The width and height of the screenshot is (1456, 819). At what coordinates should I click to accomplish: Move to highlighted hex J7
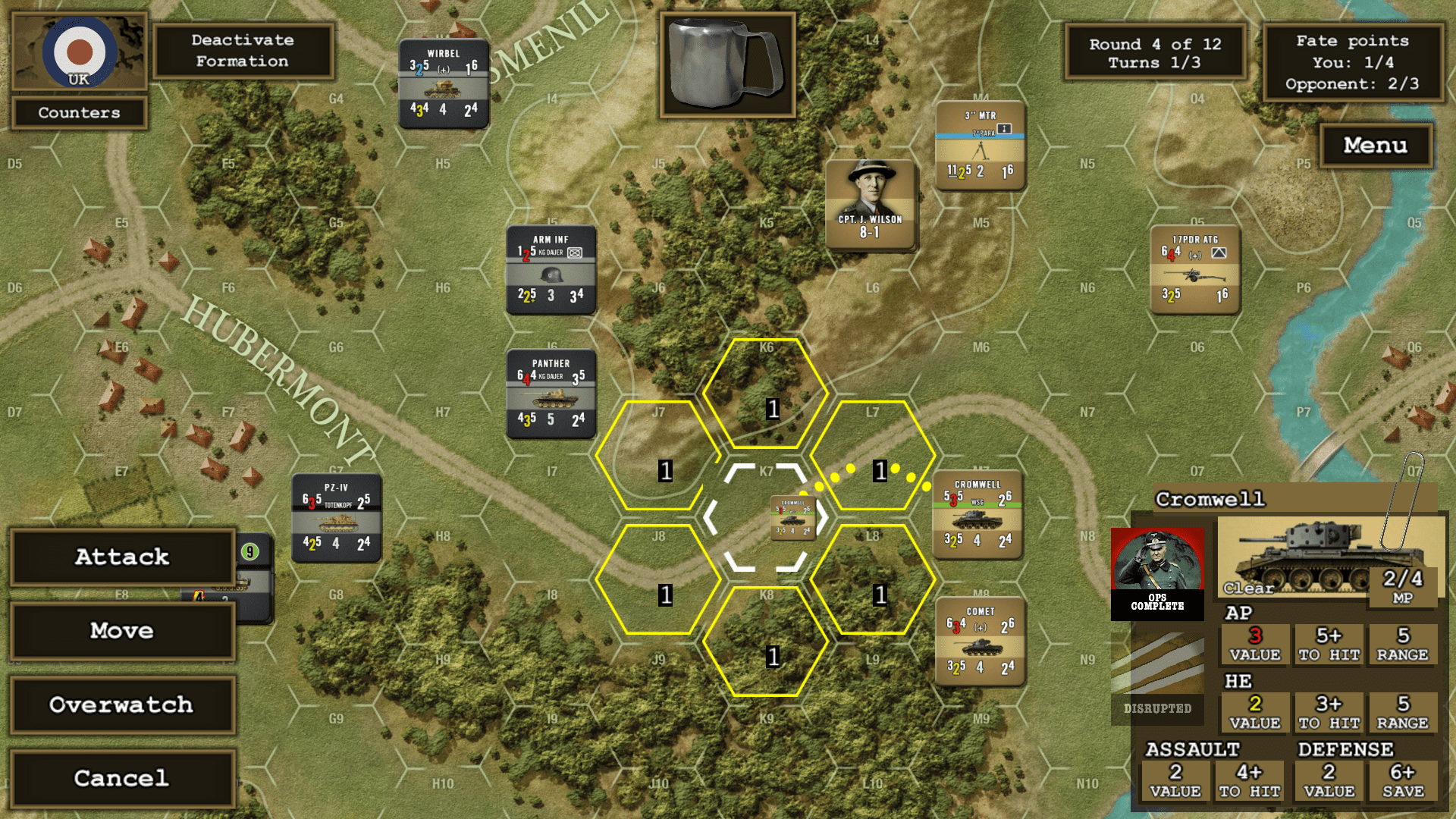[x=658, y=456]
